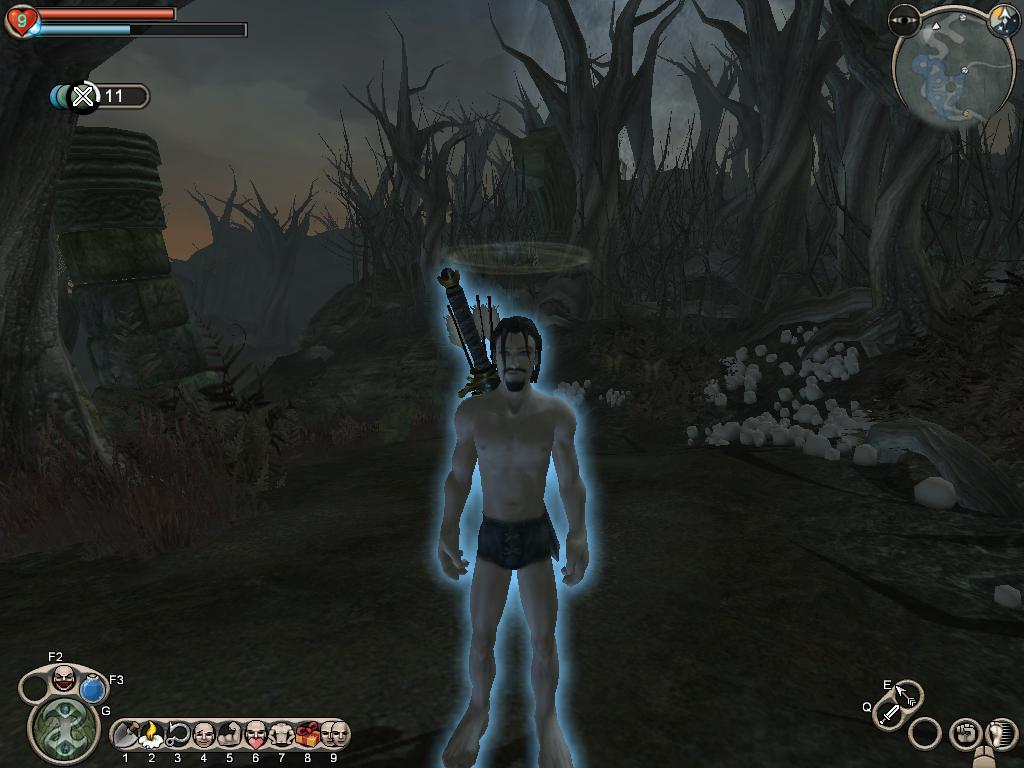Viewport: 1024px width, 768px height.
Task: Click the fist action icon
Action: tap(964, 734)
